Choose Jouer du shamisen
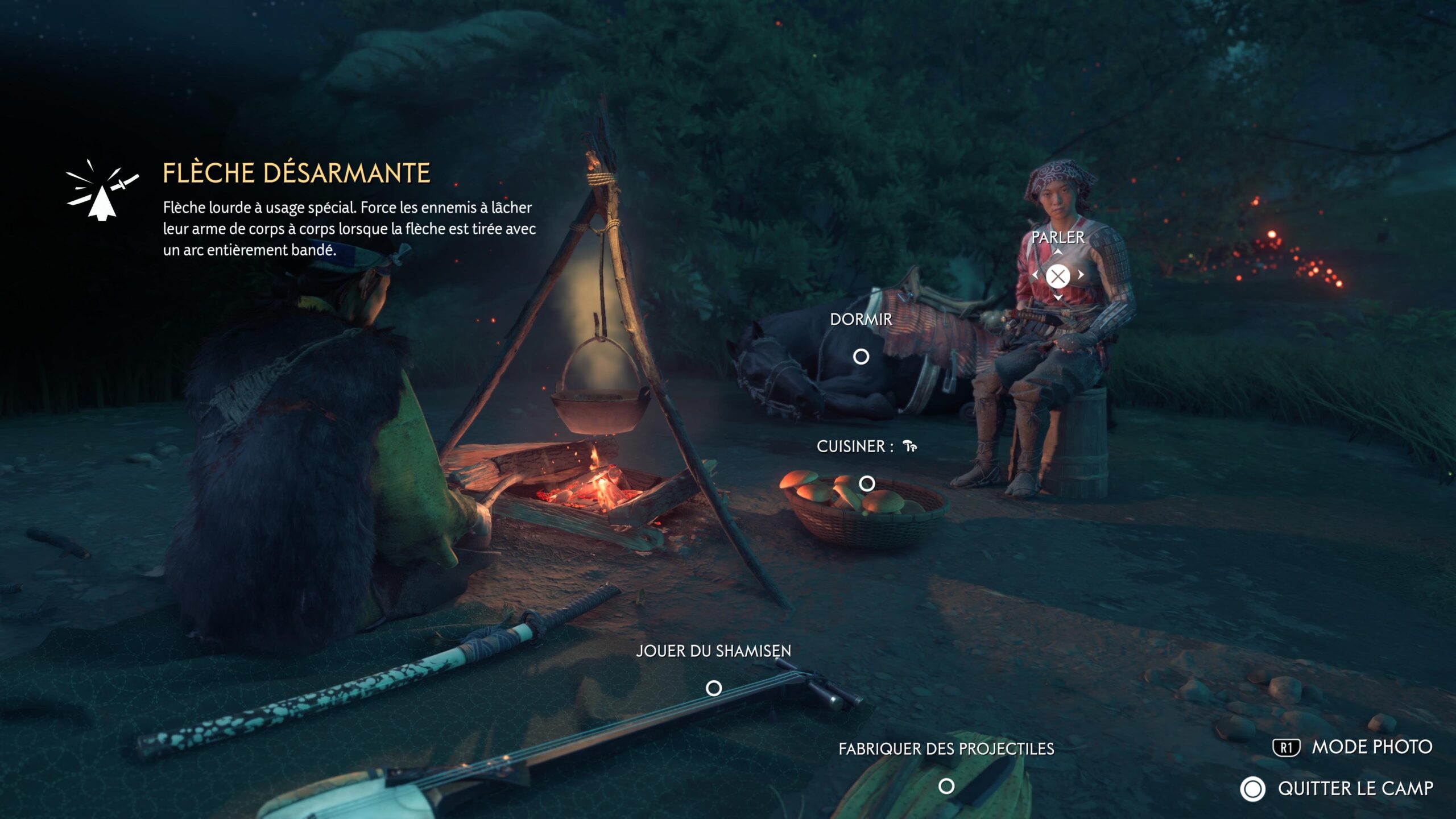Viewport: 1456px width, 819px height. click(x=714, y=688)
